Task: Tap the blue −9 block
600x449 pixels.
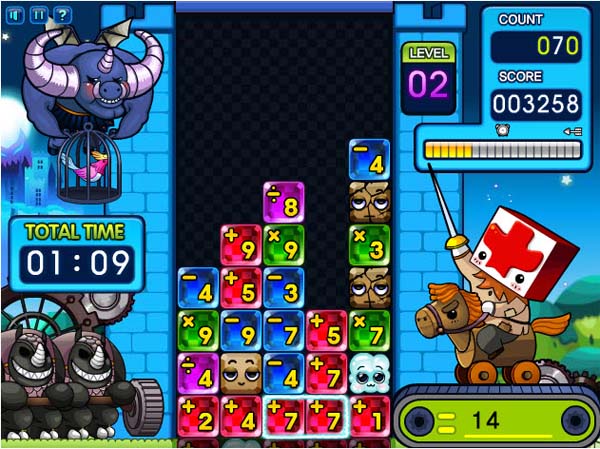Action: (241, 331)
